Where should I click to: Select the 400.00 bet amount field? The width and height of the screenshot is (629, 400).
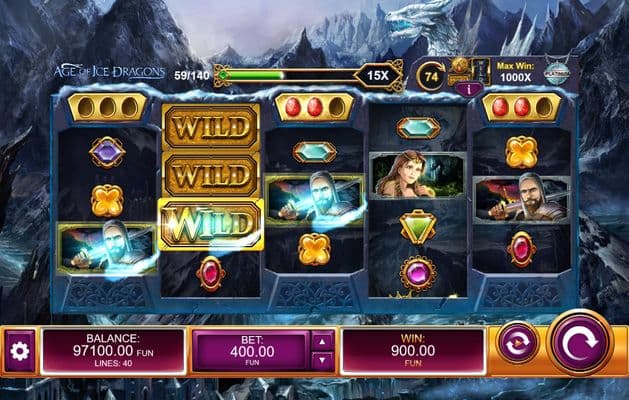coord(250,351)
